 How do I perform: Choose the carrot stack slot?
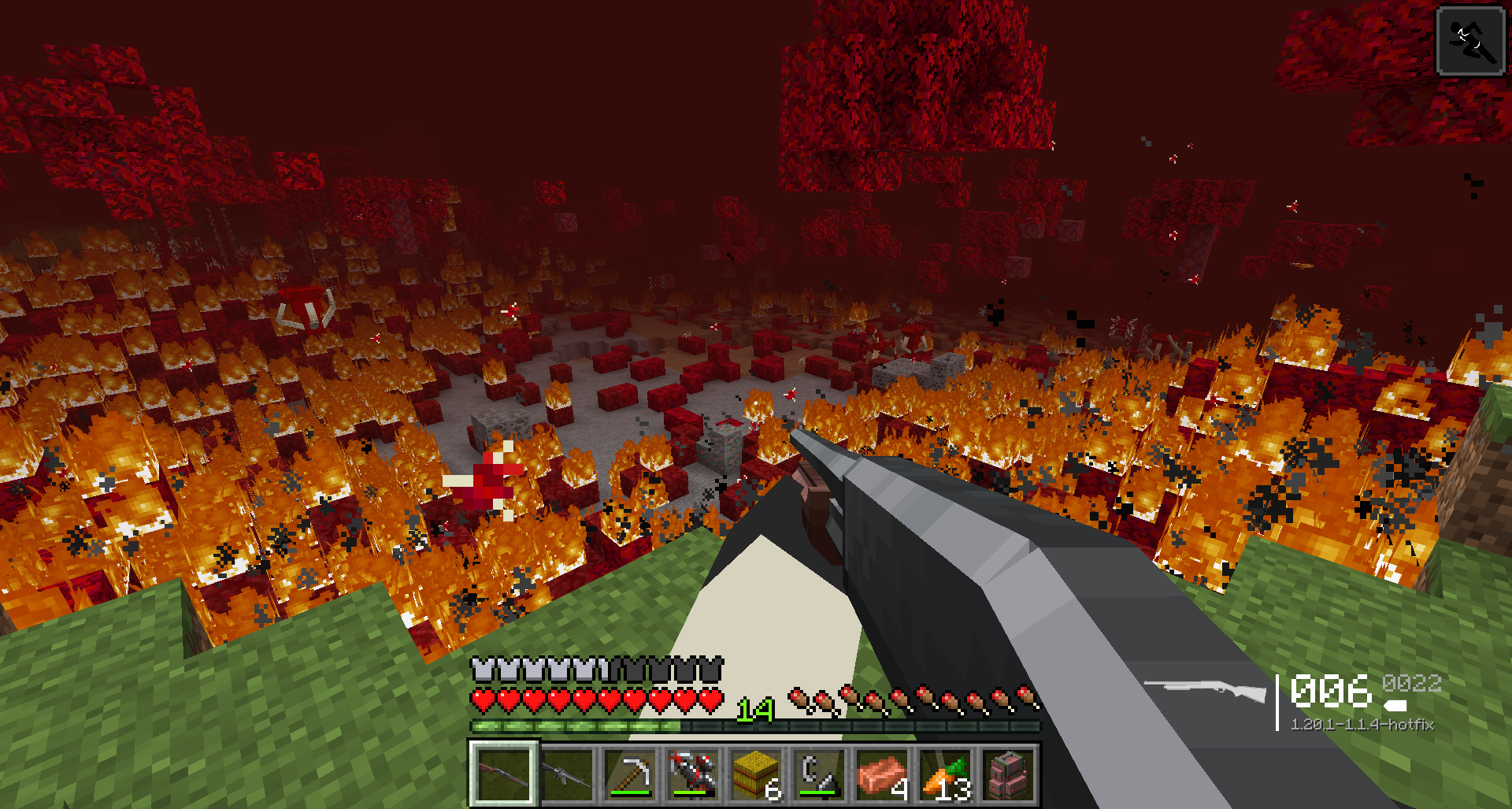pos(945,774)
